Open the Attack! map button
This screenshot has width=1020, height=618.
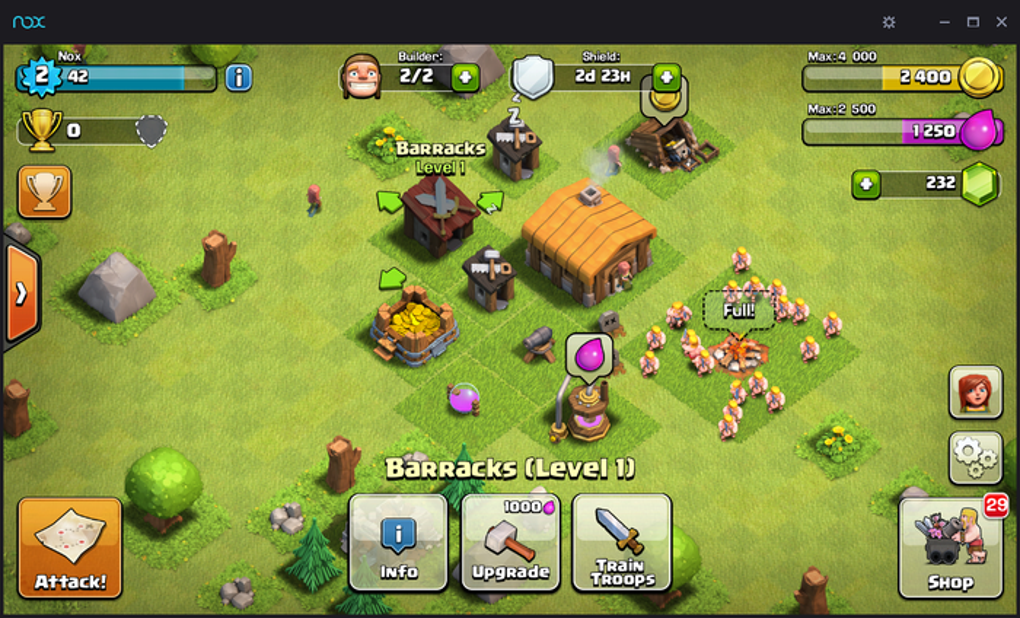(x=69, y=547)
